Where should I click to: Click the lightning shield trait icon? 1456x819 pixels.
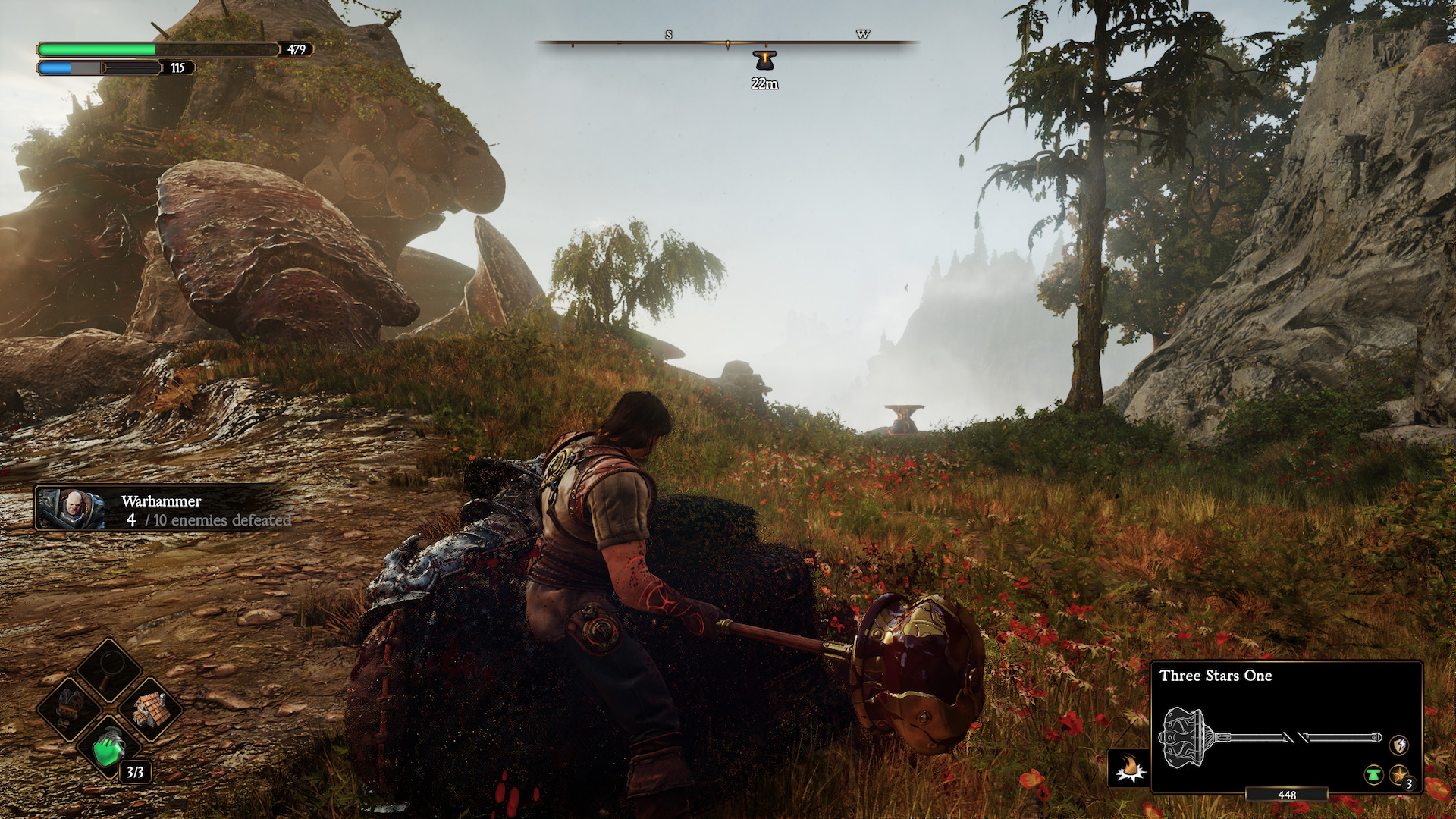1399,745
